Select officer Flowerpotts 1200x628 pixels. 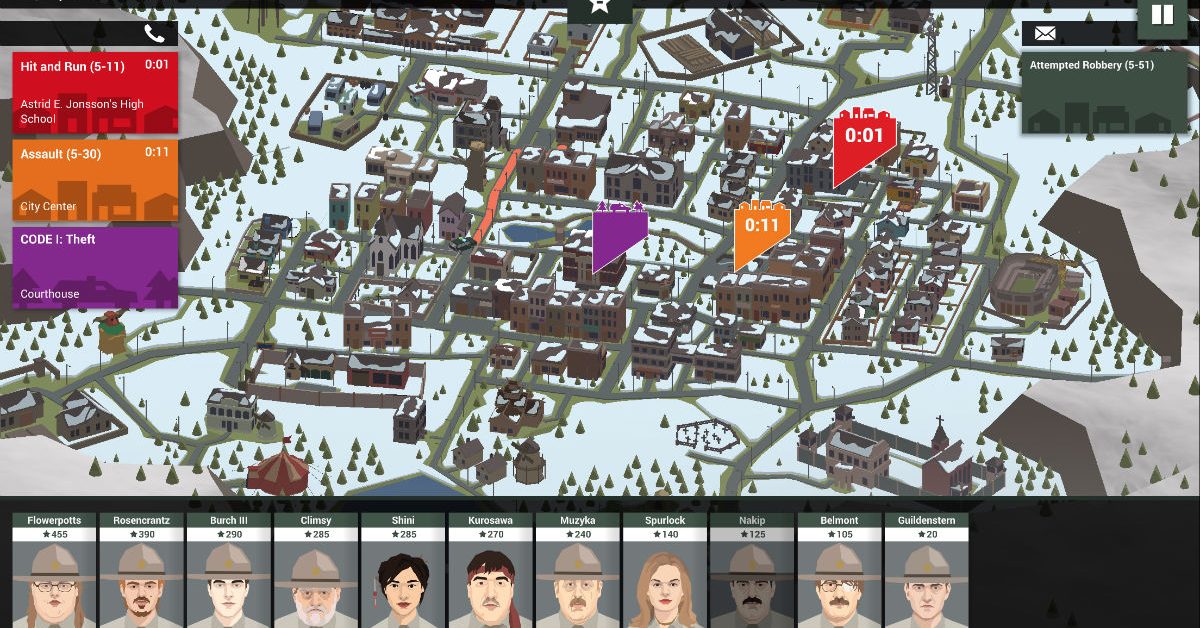pyautogui.click(x=55, y=570)
